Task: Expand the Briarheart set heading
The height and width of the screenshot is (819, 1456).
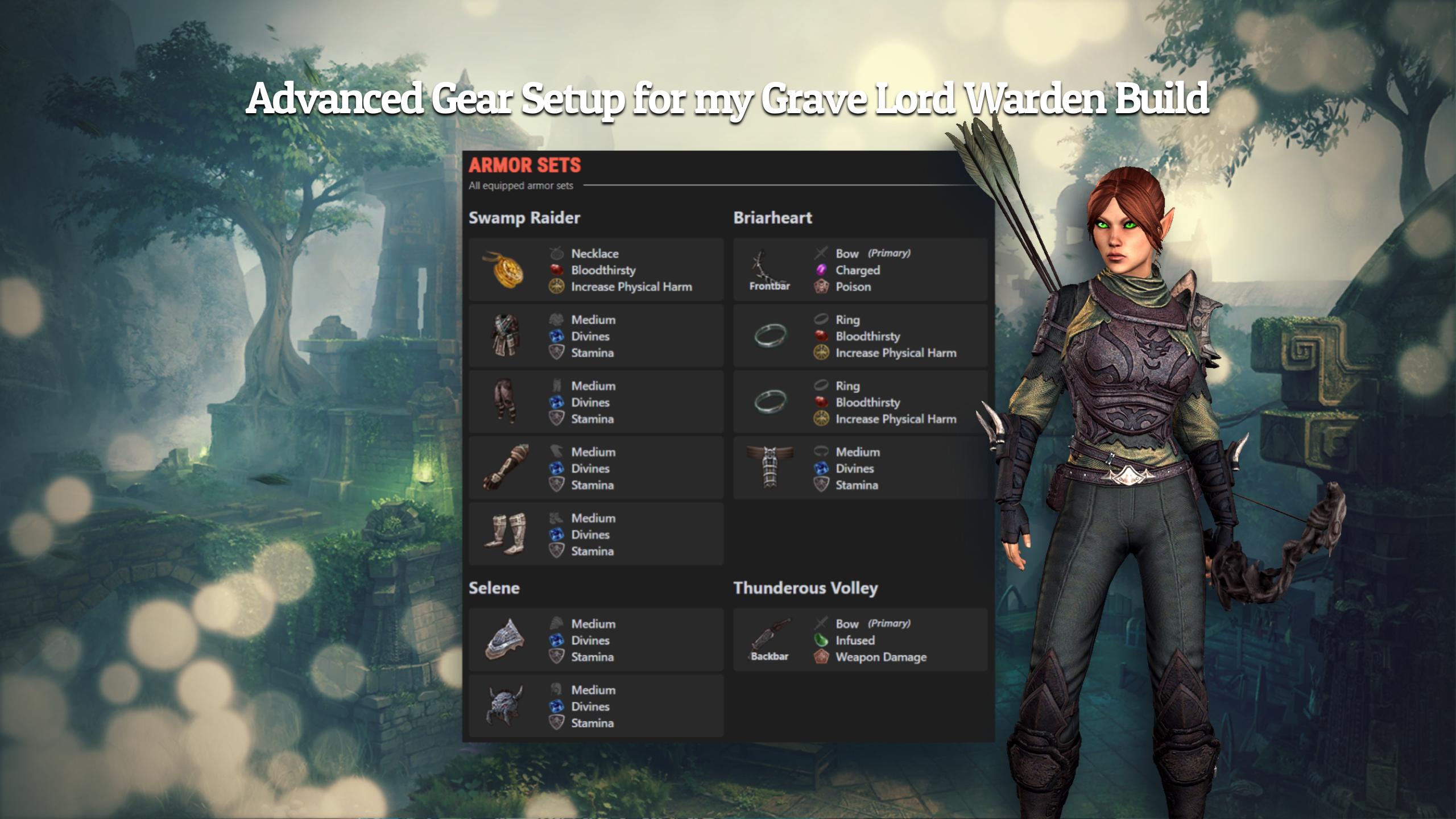Action: pos(773,217)
